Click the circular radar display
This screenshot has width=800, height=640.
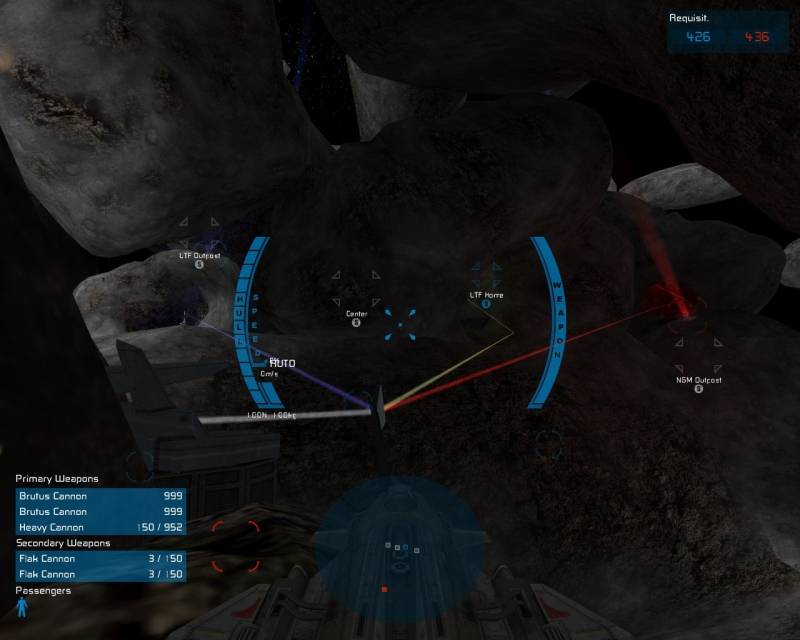(x=399, y=546)
